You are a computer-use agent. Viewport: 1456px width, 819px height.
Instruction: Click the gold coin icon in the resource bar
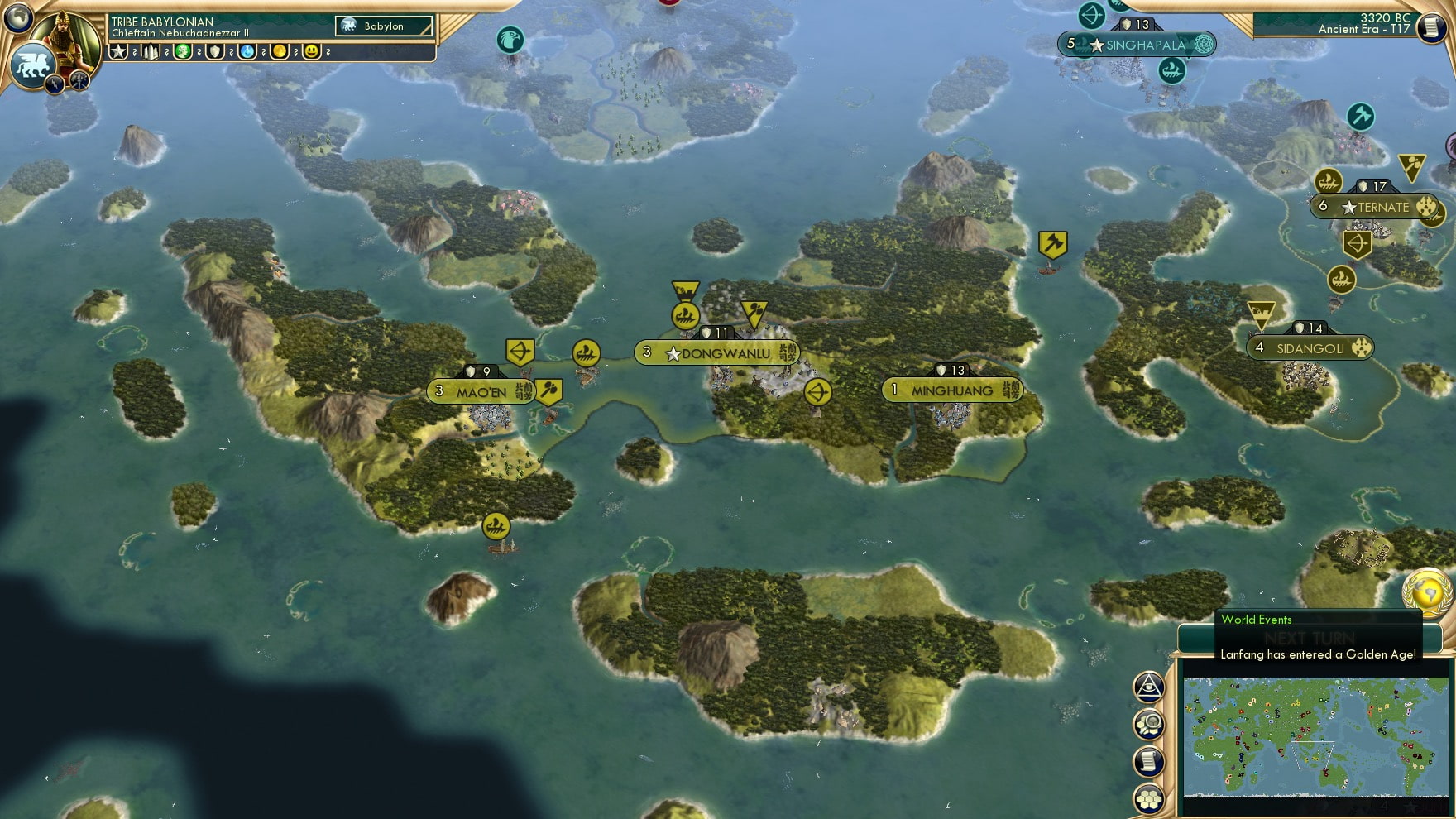tap(280, 52)
